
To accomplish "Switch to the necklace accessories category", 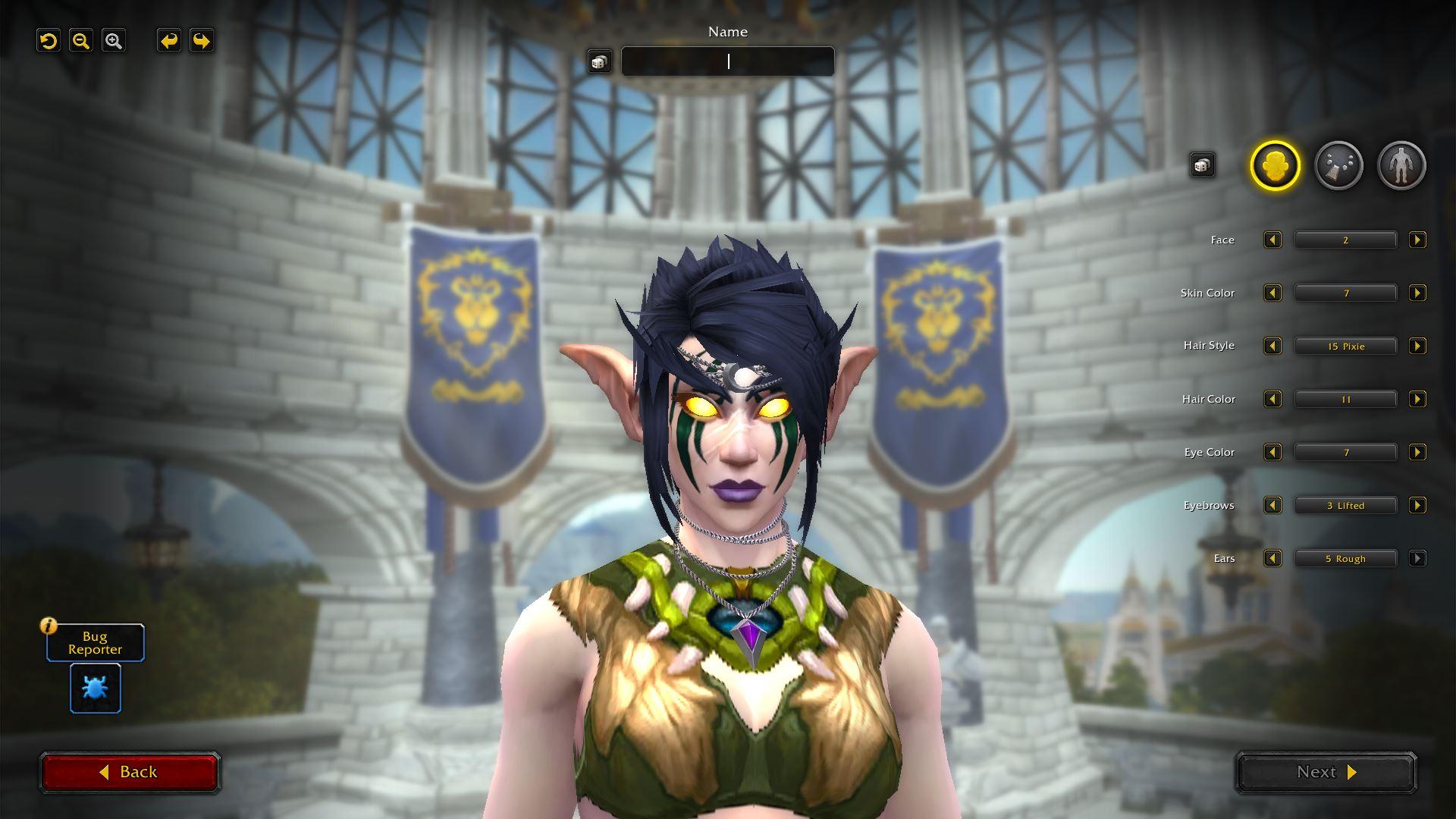I will coord(1338,165).
